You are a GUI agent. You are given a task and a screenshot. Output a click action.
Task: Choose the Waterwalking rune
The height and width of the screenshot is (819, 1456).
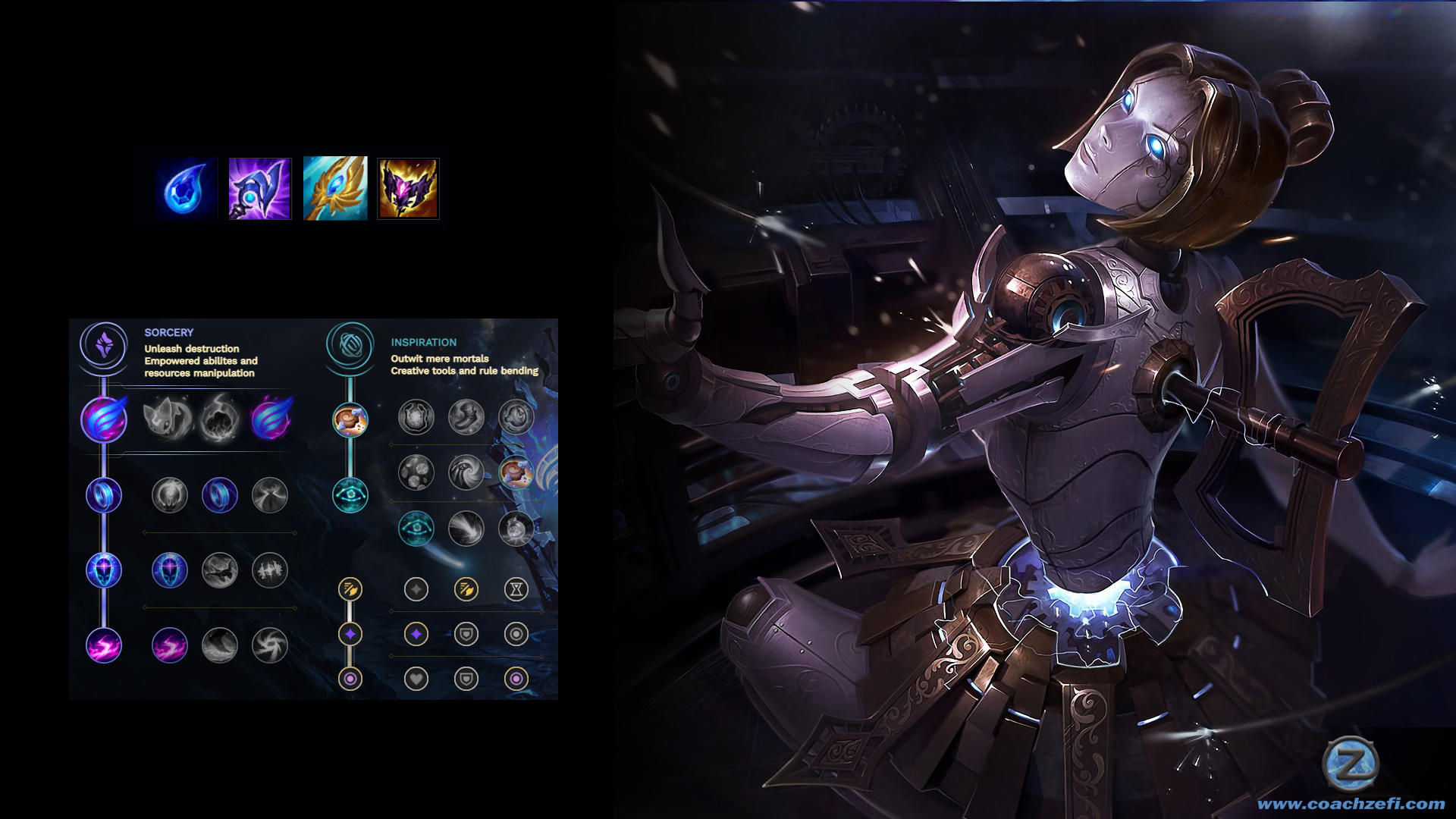[219, 645]
